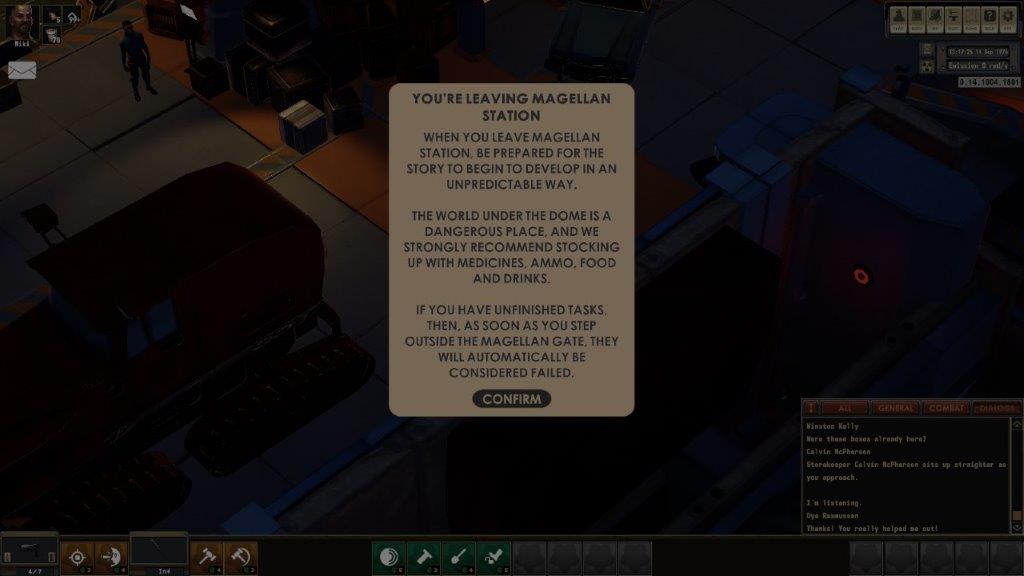Use the green shovel skill icon
This screenshot has width=1024, height=576.
click(x=459, y=558)
